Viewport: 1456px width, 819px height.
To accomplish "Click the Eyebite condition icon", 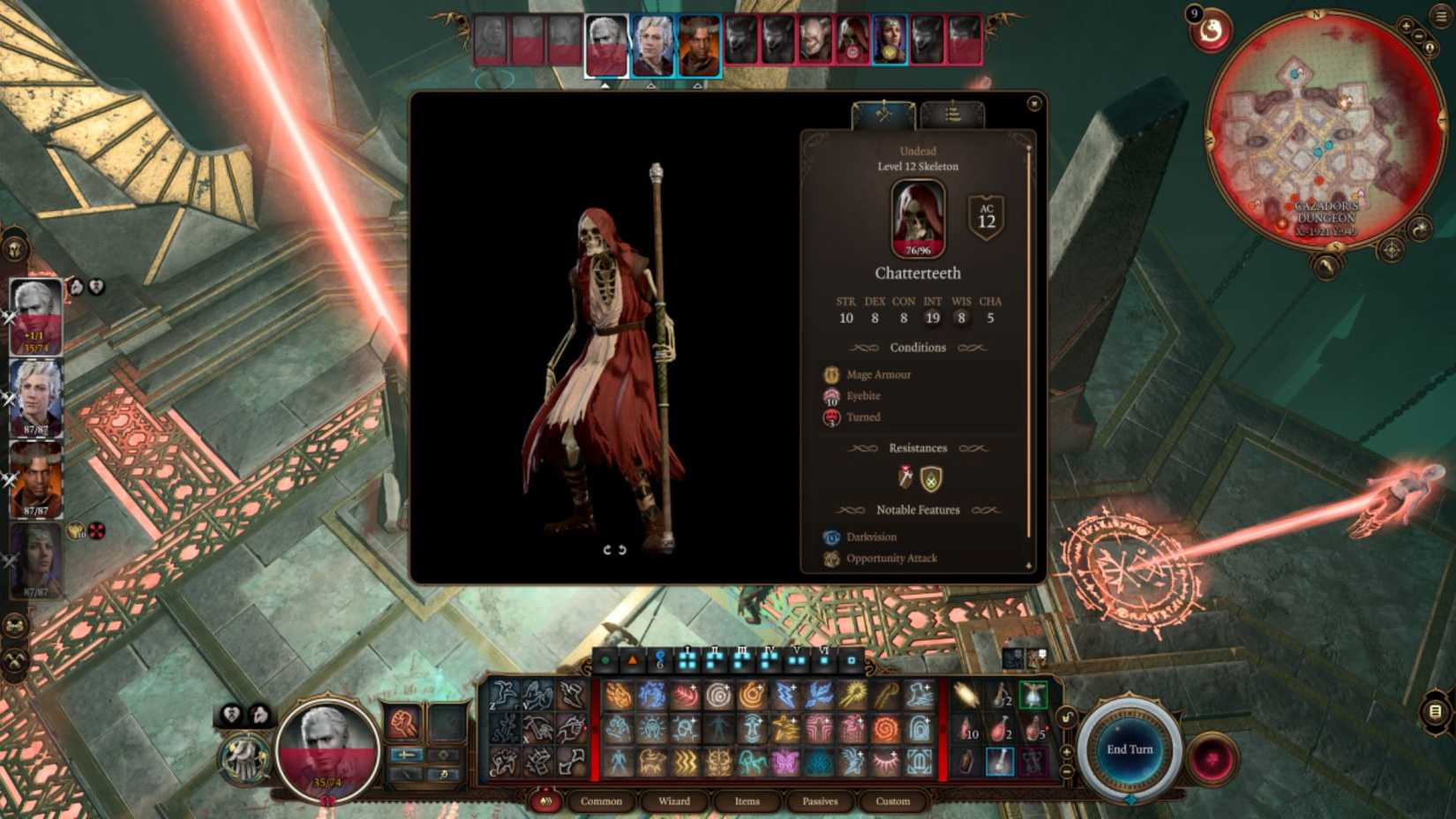I will 830,395.
